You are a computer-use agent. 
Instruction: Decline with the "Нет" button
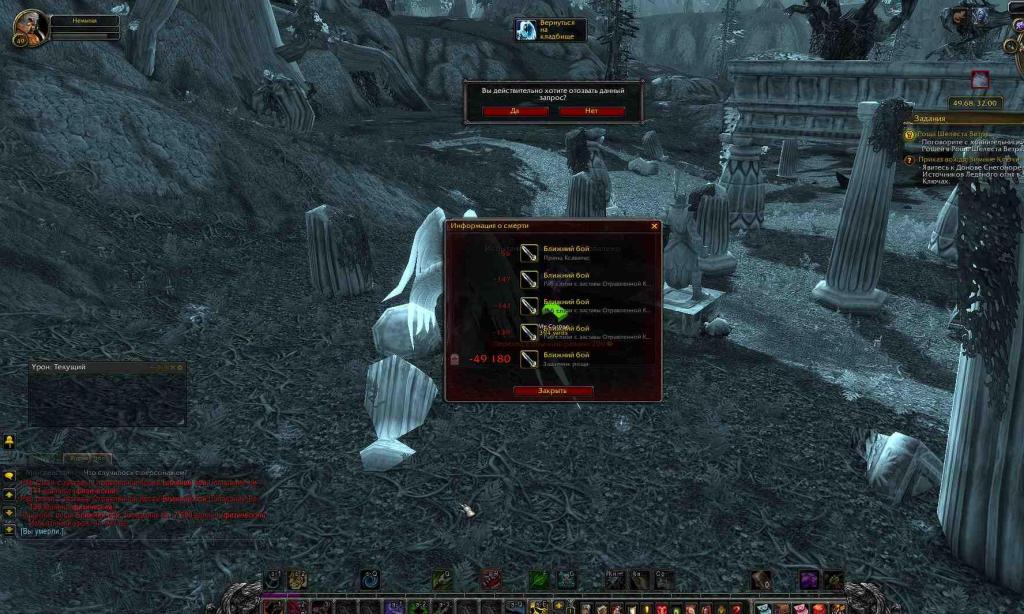(591, 111)
